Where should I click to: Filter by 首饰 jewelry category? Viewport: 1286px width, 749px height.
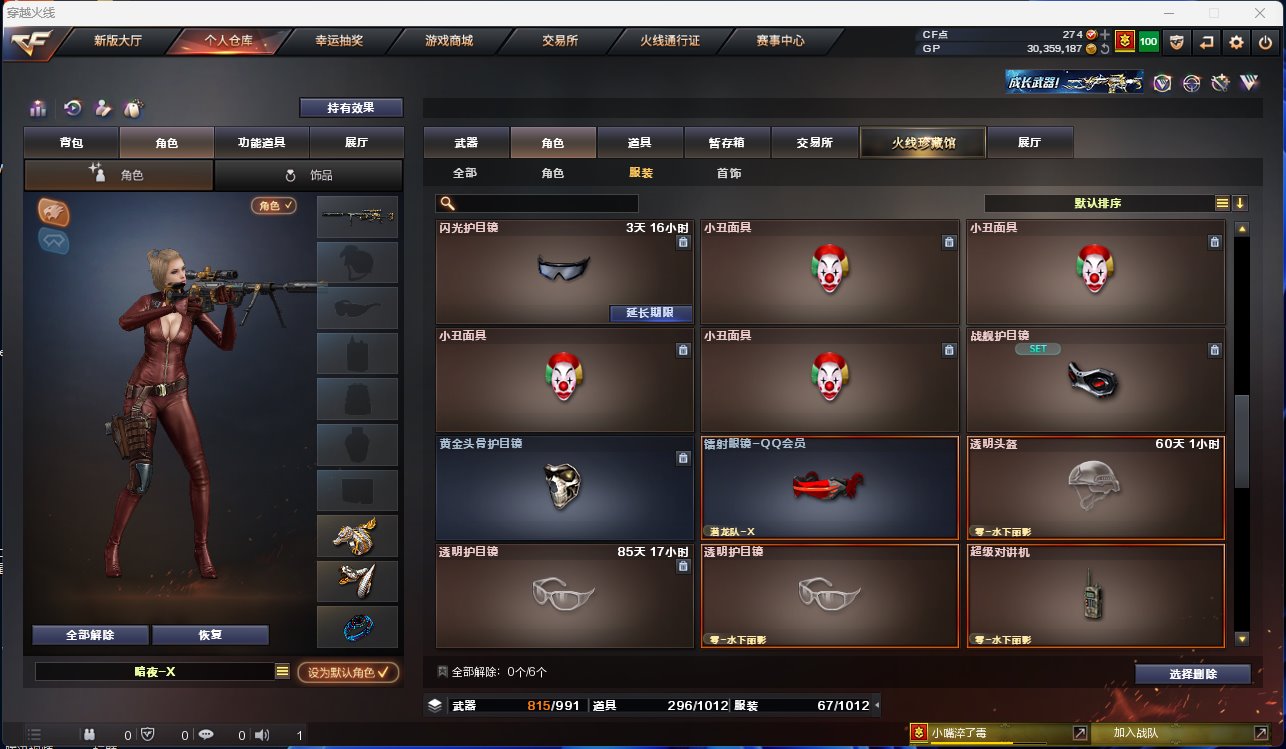(728, 173)
